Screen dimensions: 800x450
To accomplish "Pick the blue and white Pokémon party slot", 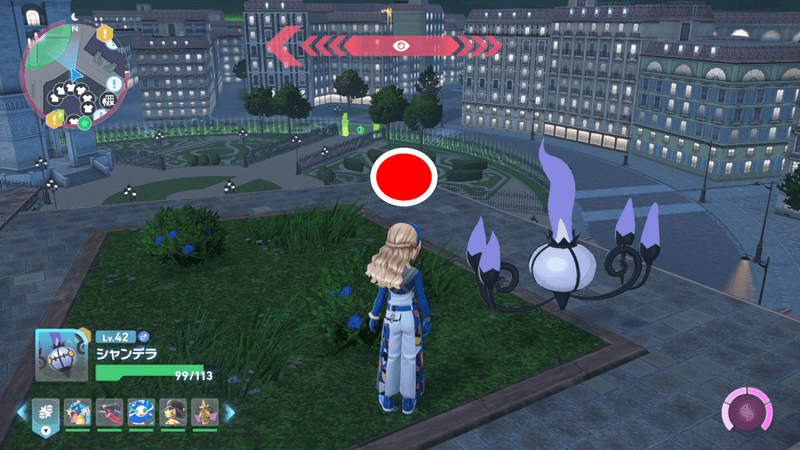I will 142,411.
